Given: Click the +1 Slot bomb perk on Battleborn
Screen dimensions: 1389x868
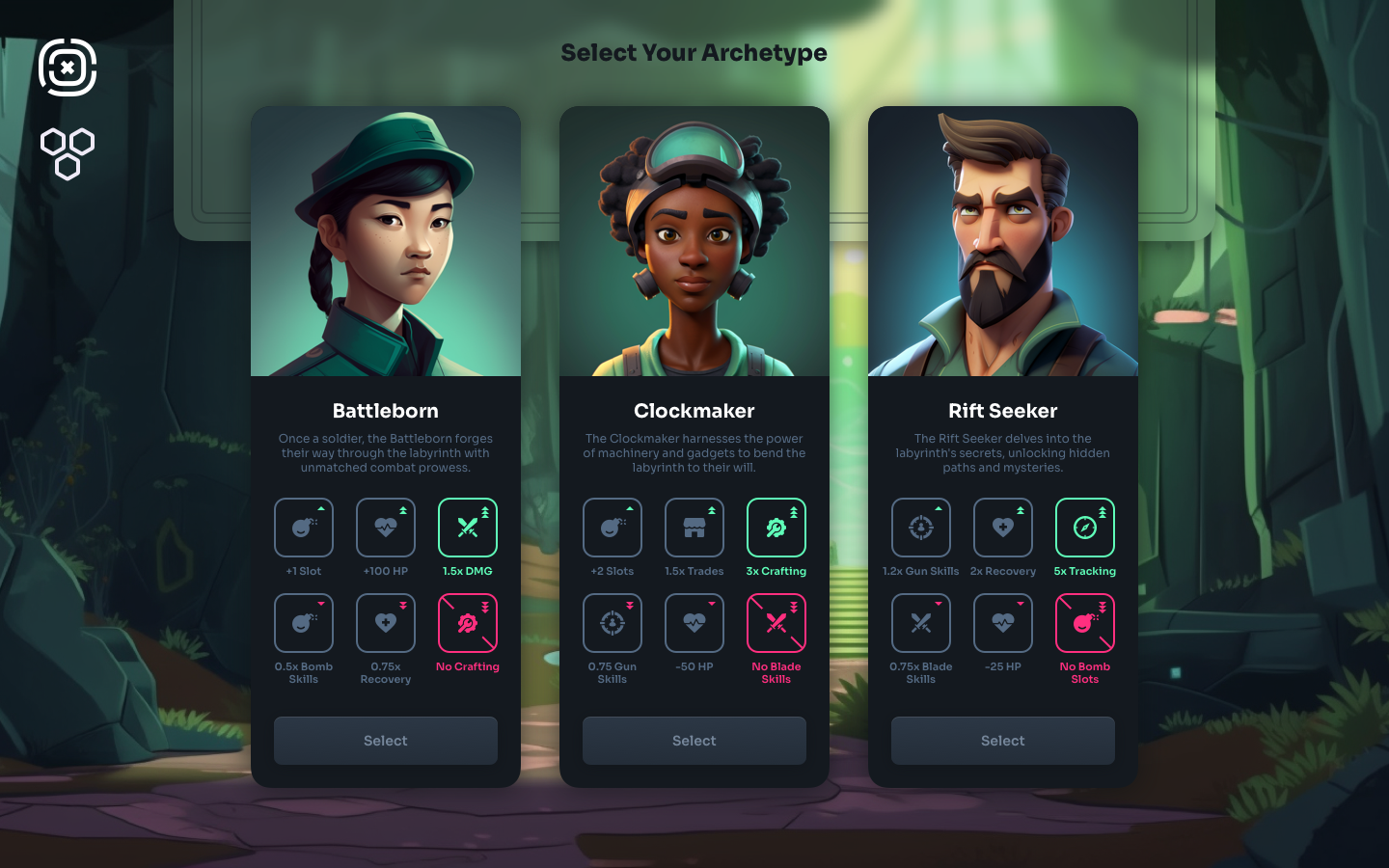Looking at the screenshot, I should (304, 528).
